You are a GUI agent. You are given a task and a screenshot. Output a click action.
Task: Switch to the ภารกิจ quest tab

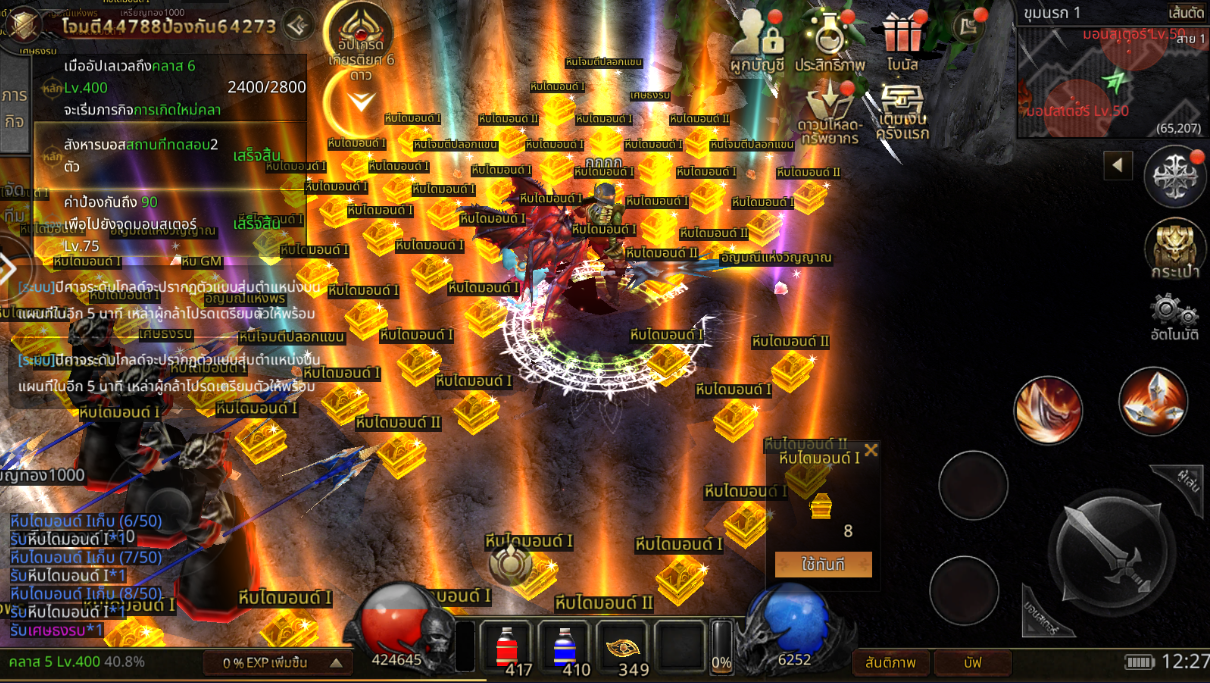click(14, 107)
